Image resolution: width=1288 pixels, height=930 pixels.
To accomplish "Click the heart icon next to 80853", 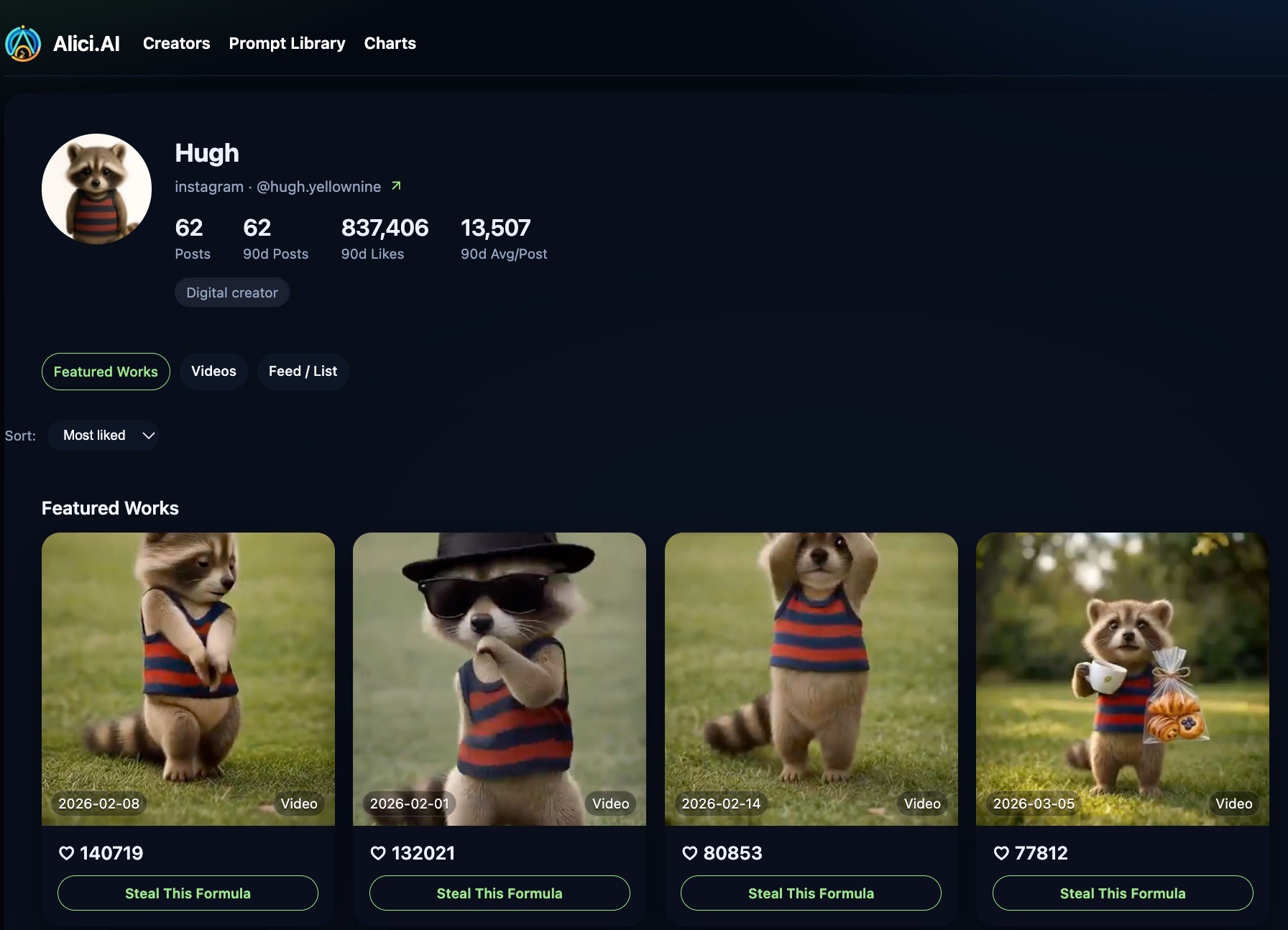I will (x=690, y=853).
